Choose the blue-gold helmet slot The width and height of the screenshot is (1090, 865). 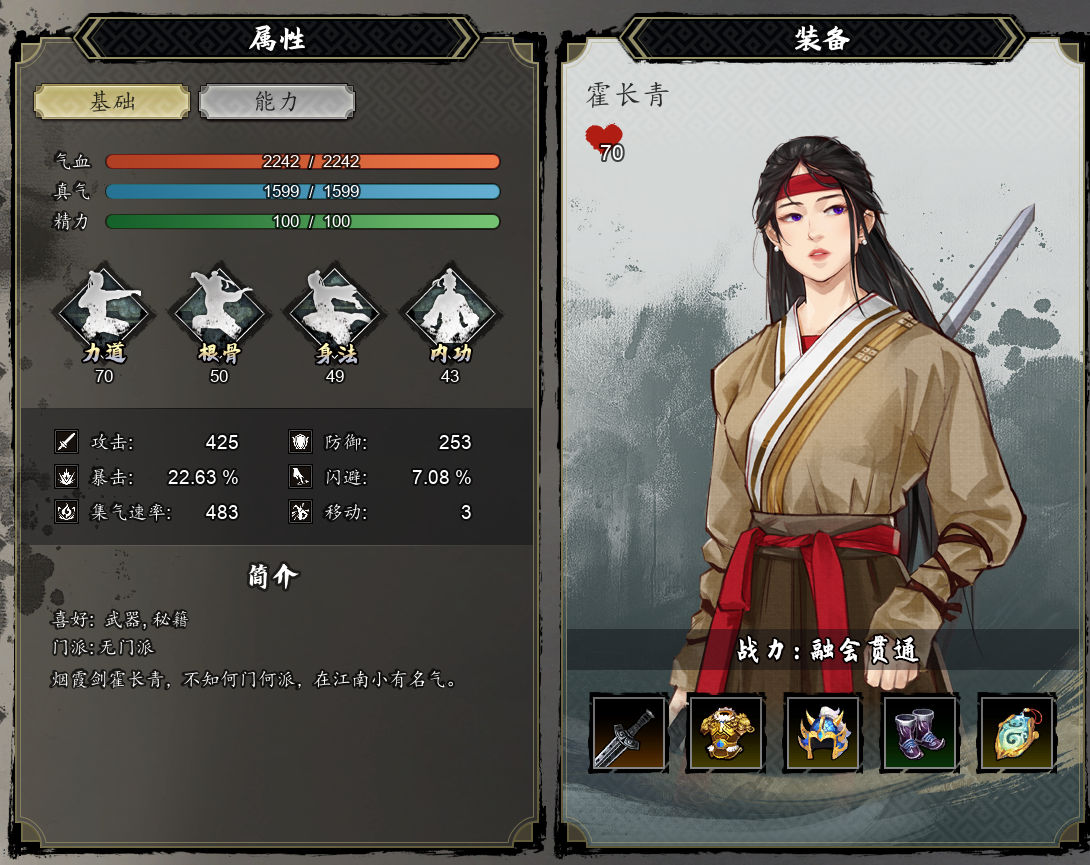click(823, 733)
